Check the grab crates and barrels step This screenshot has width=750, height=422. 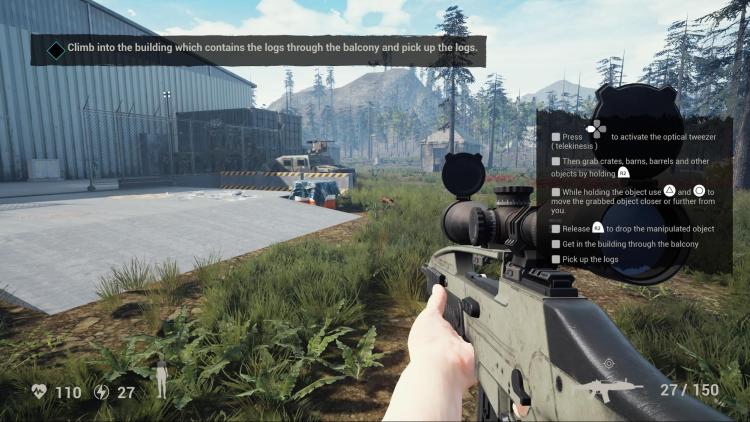(x=556, y=161)
